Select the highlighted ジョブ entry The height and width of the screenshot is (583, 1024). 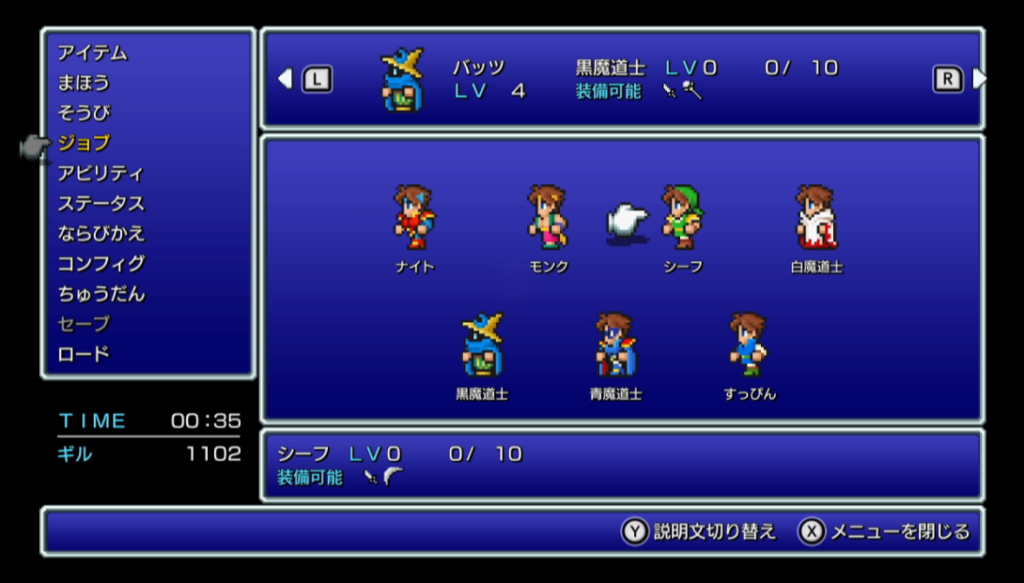click(x=84, y=143)
